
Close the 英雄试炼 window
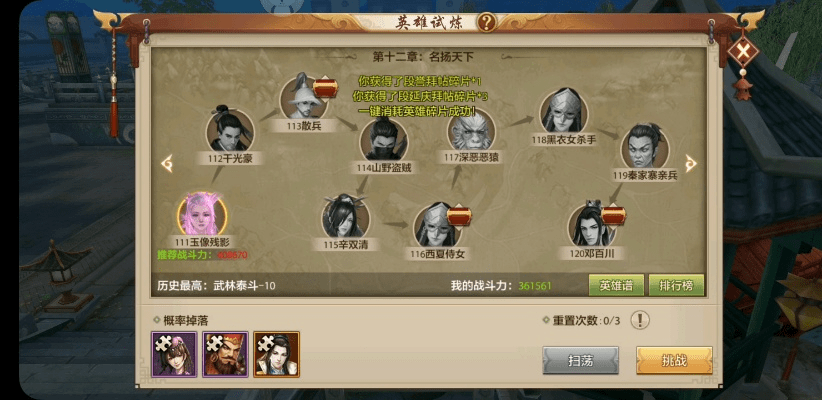point(743,50)
